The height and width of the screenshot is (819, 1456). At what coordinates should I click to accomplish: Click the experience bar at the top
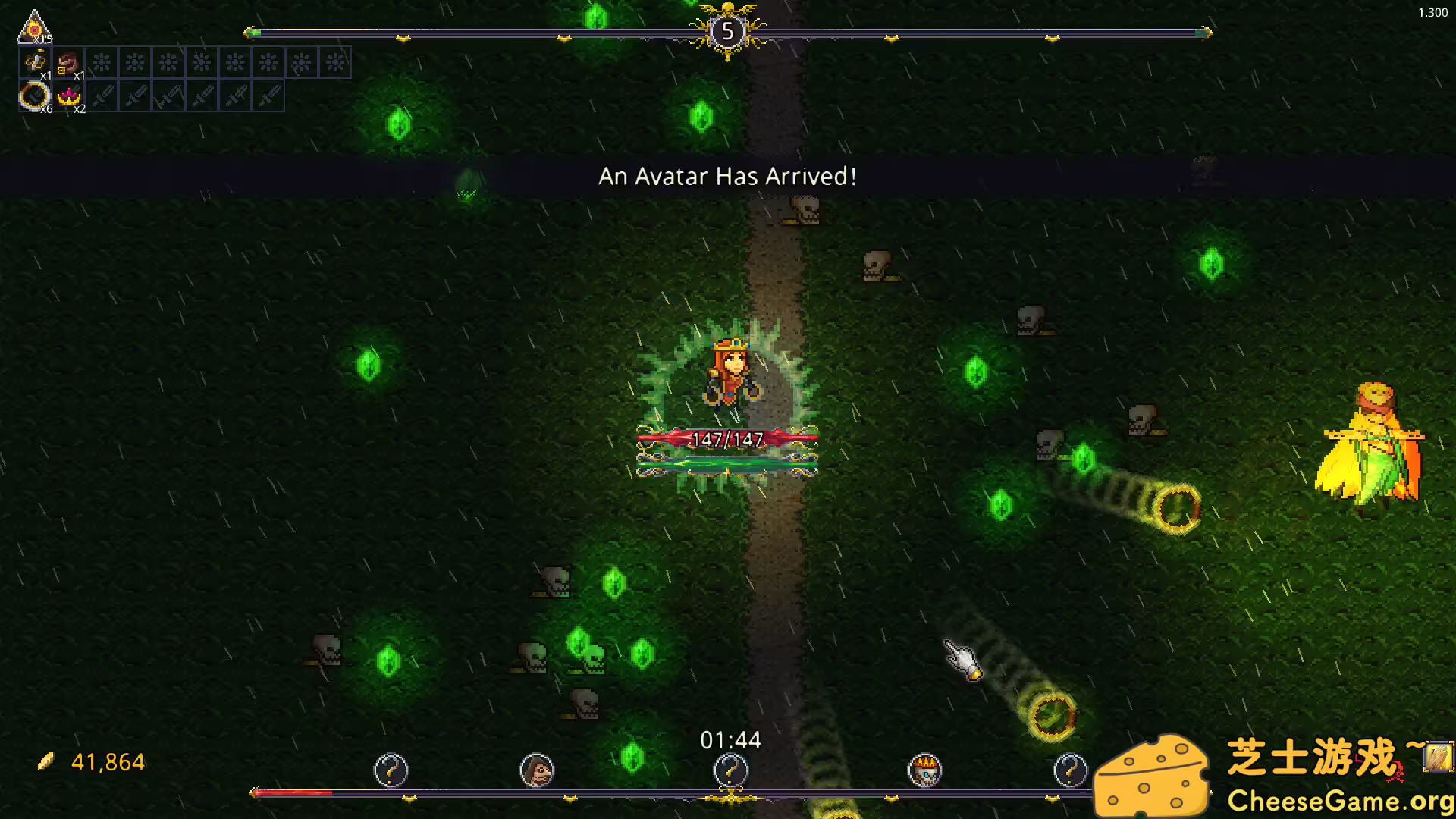[531, 32]
